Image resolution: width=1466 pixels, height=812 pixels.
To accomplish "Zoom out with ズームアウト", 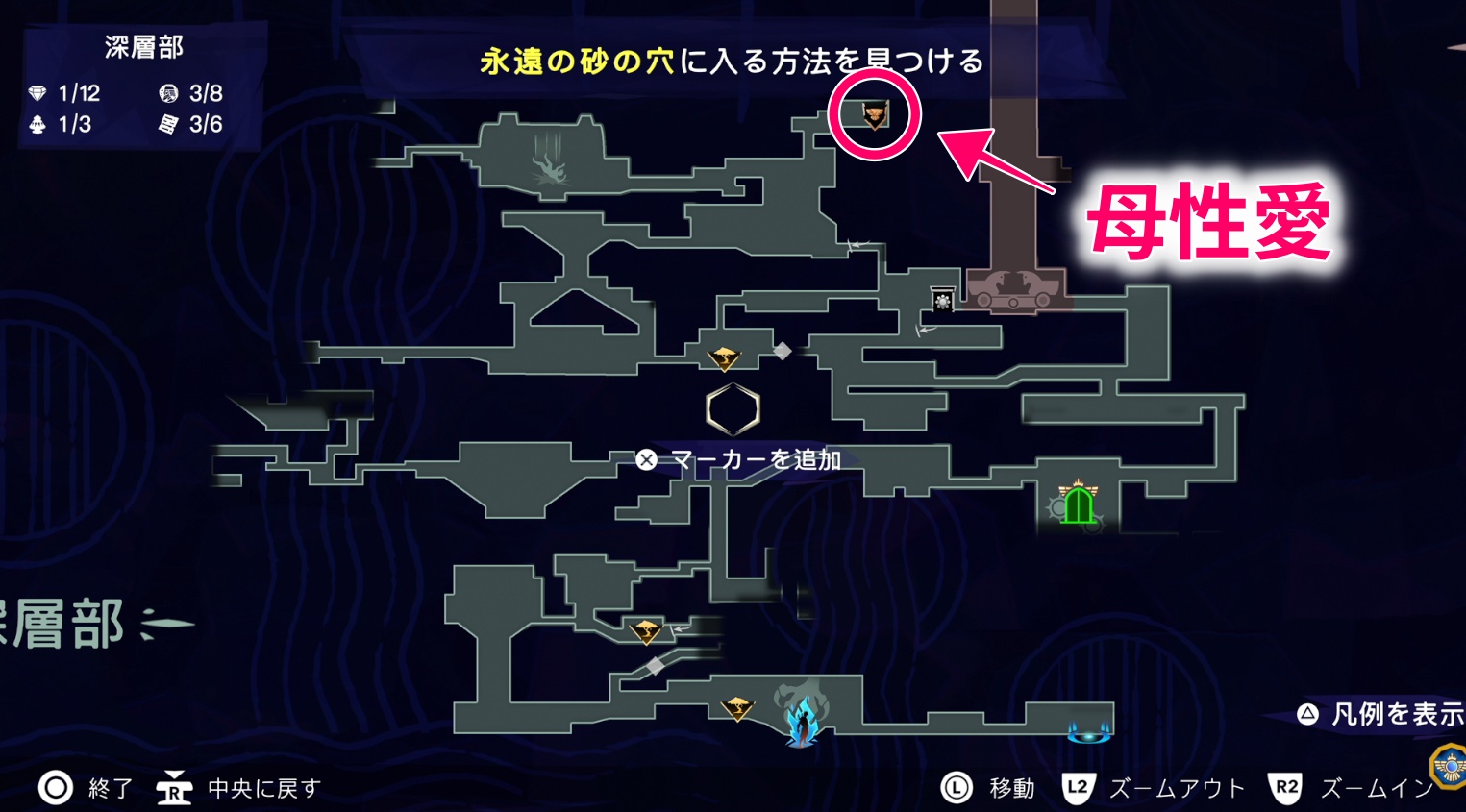I will pos(1154,788).
